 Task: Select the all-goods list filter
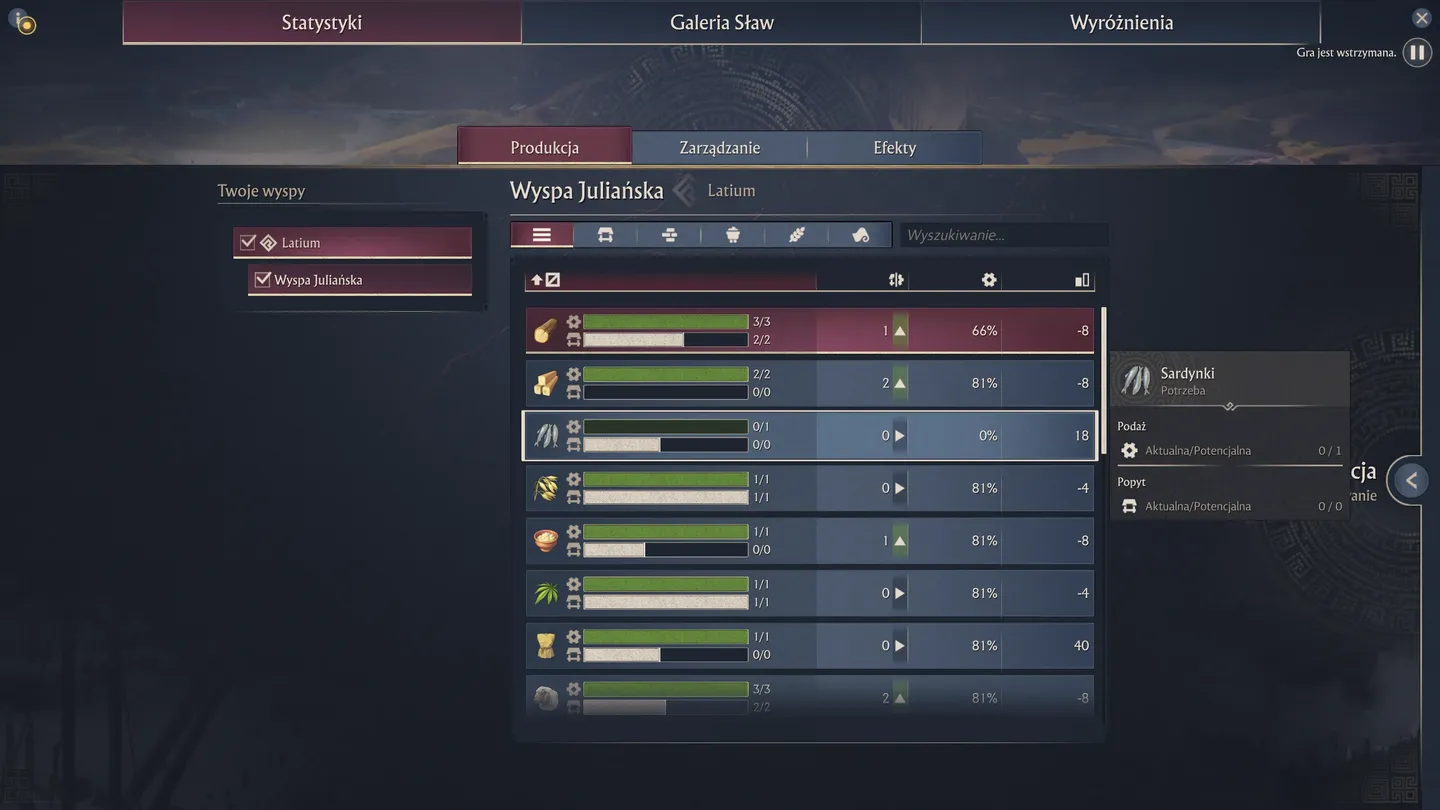click(542, 235)
